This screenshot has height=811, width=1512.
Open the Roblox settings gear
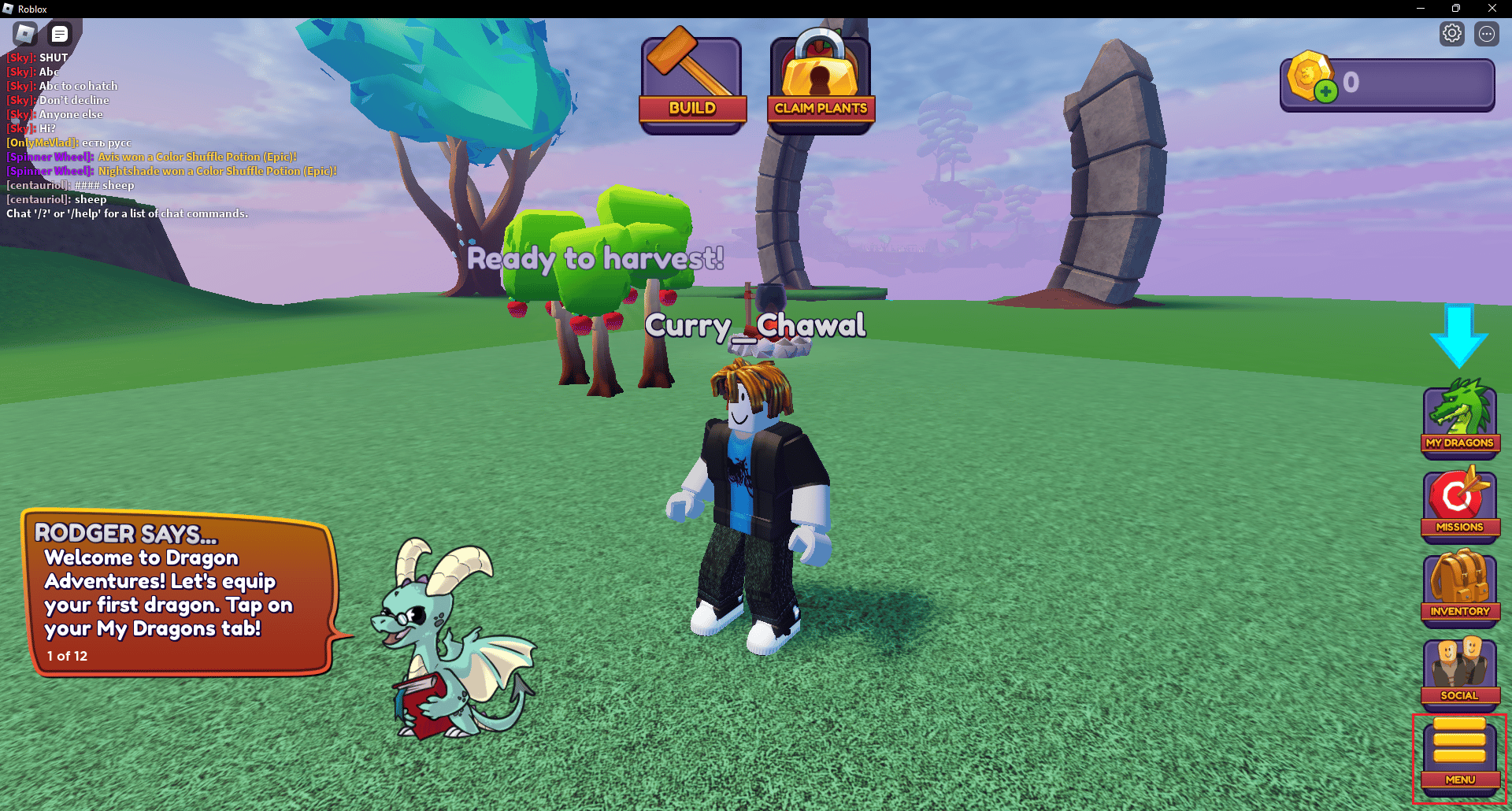[1451, 33]
